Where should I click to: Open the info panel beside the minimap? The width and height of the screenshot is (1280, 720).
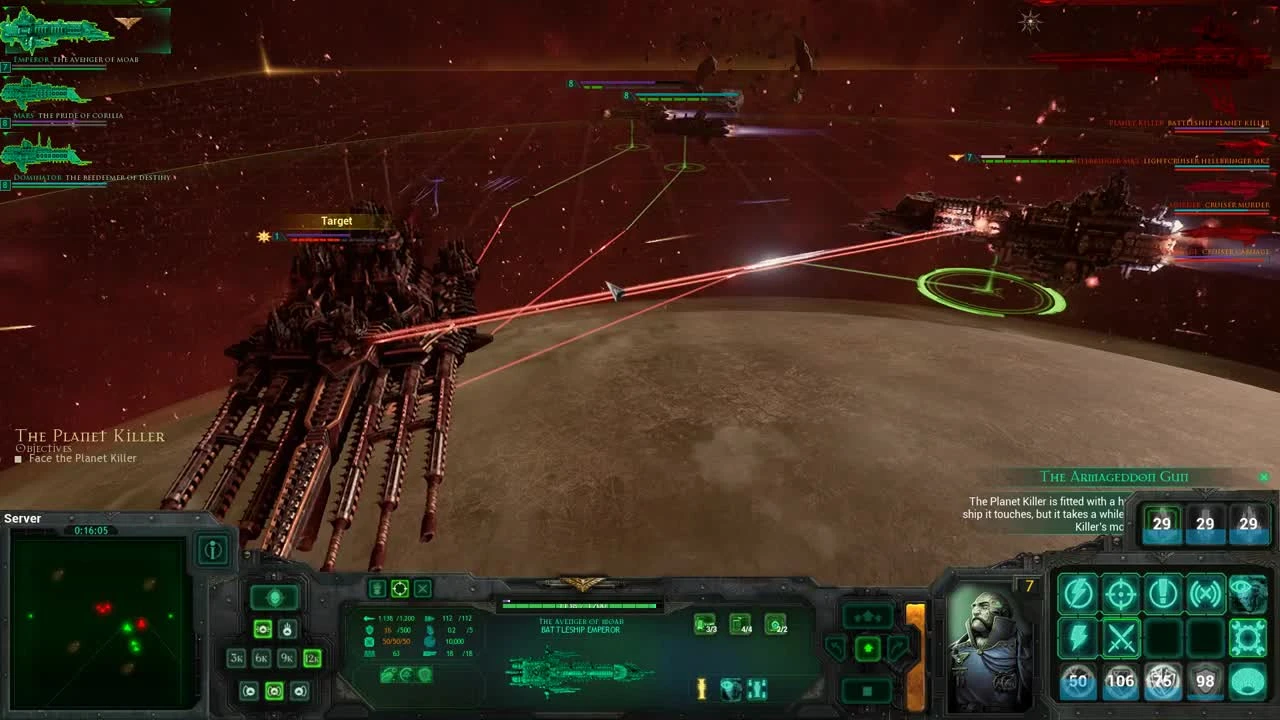point(213,548)
